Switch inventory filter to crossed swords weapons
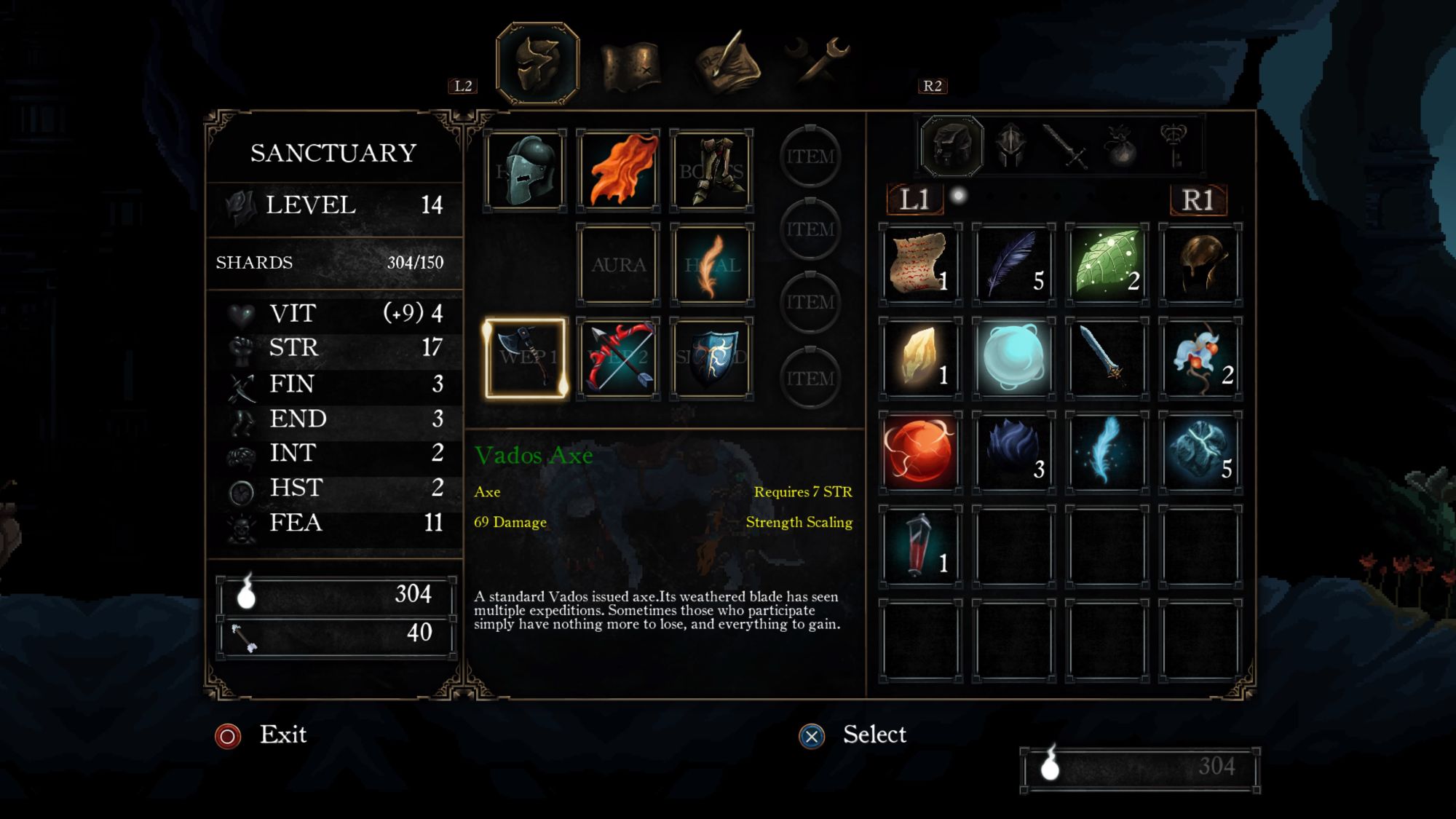The height and width of the screenshot is (819, 1456). [1065, 146]
